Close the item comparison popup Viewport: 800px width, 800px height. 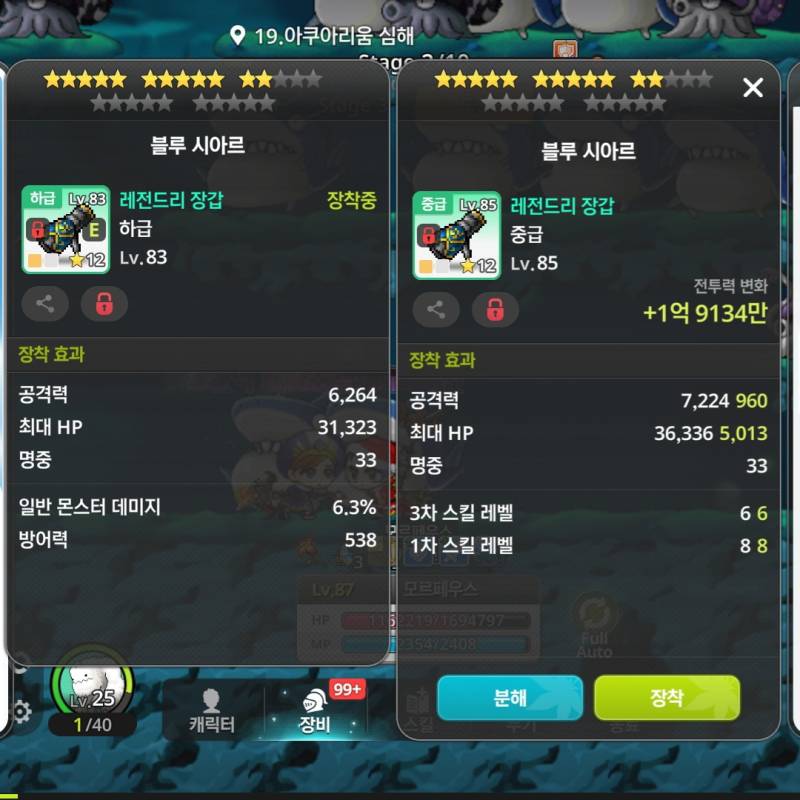pos(753,88)
